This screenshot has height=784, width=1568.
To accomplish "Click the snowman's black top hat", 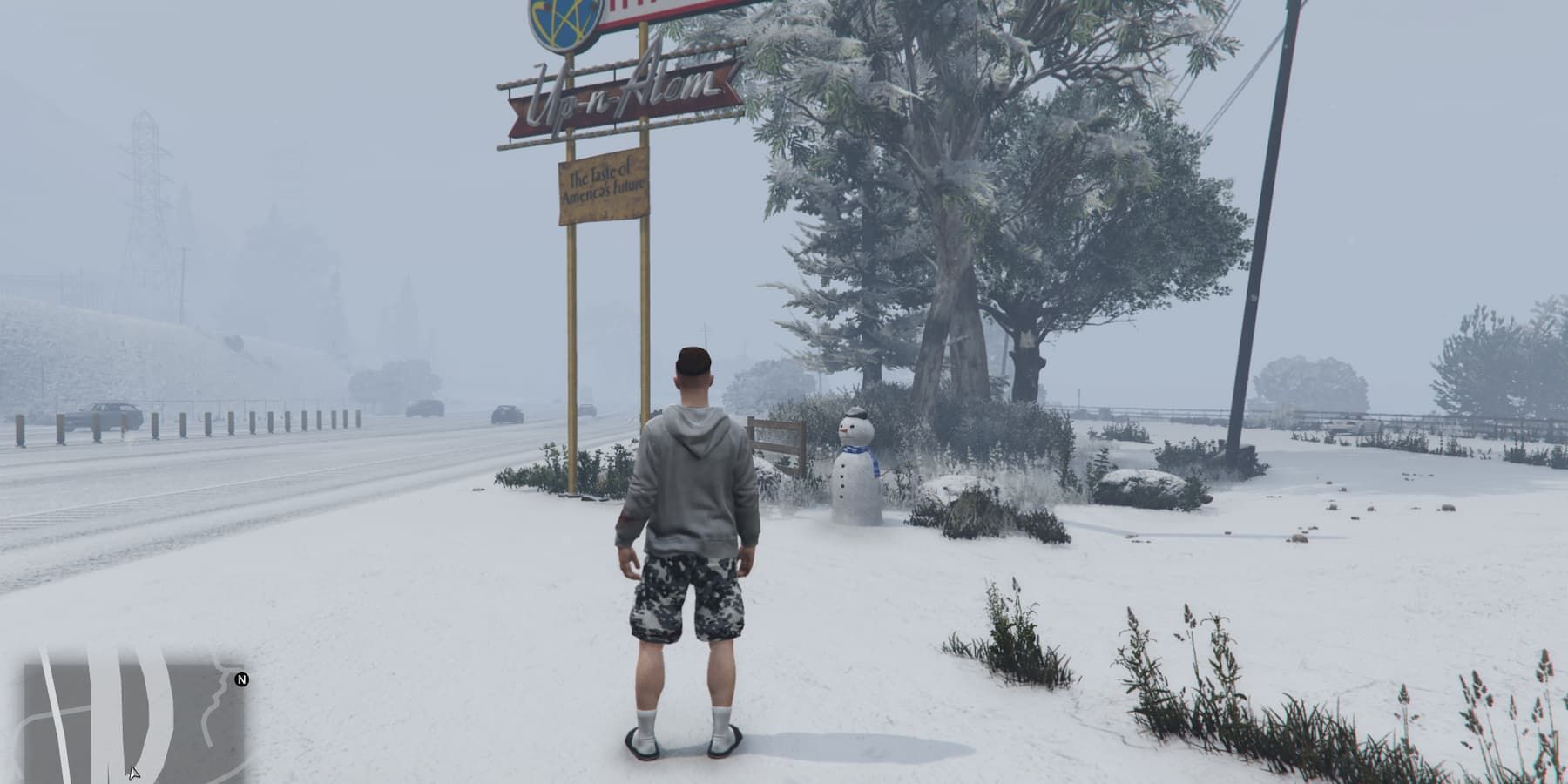I will click(855, 412).
